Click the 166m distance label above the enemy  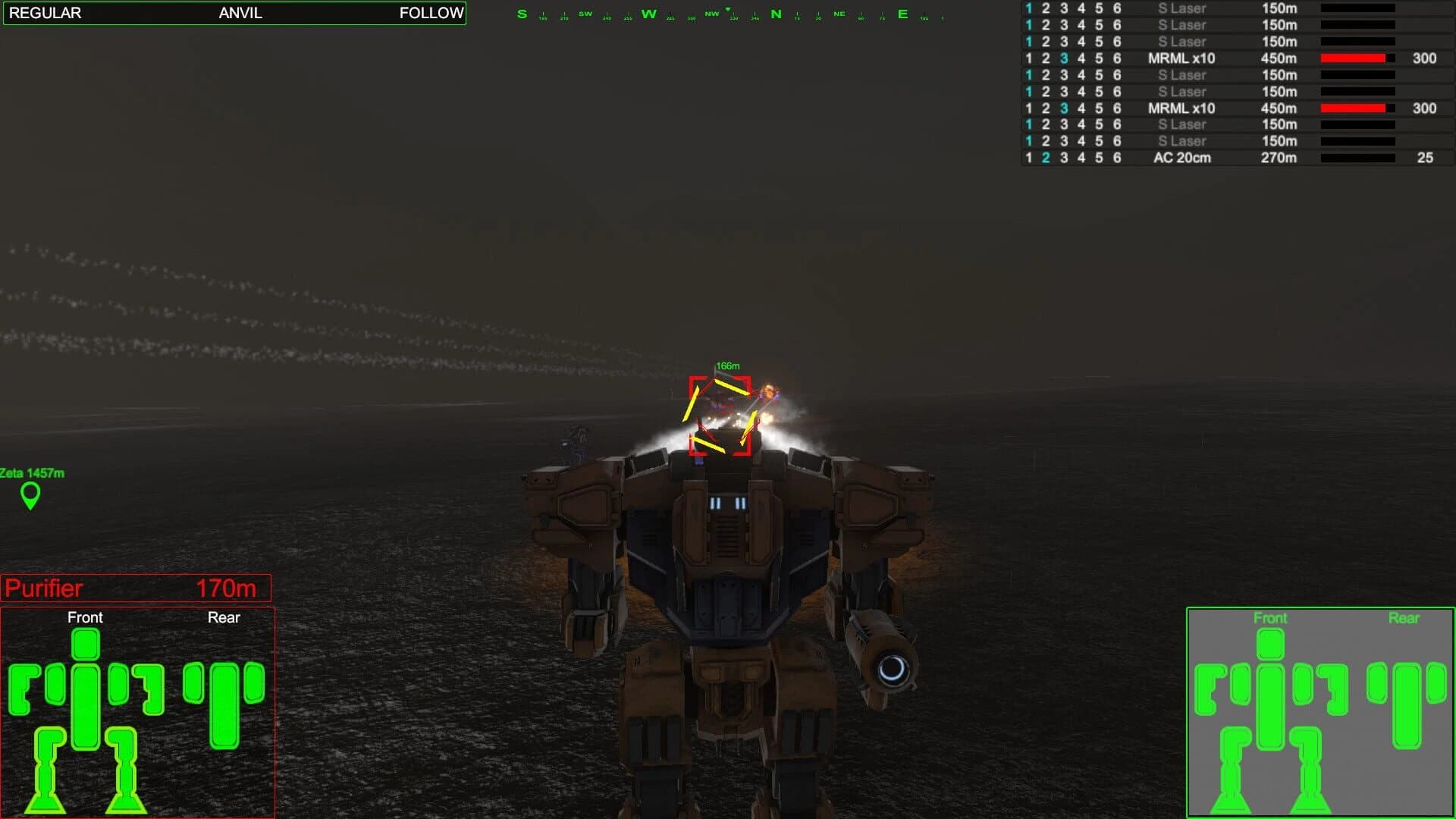click(726, 365)
